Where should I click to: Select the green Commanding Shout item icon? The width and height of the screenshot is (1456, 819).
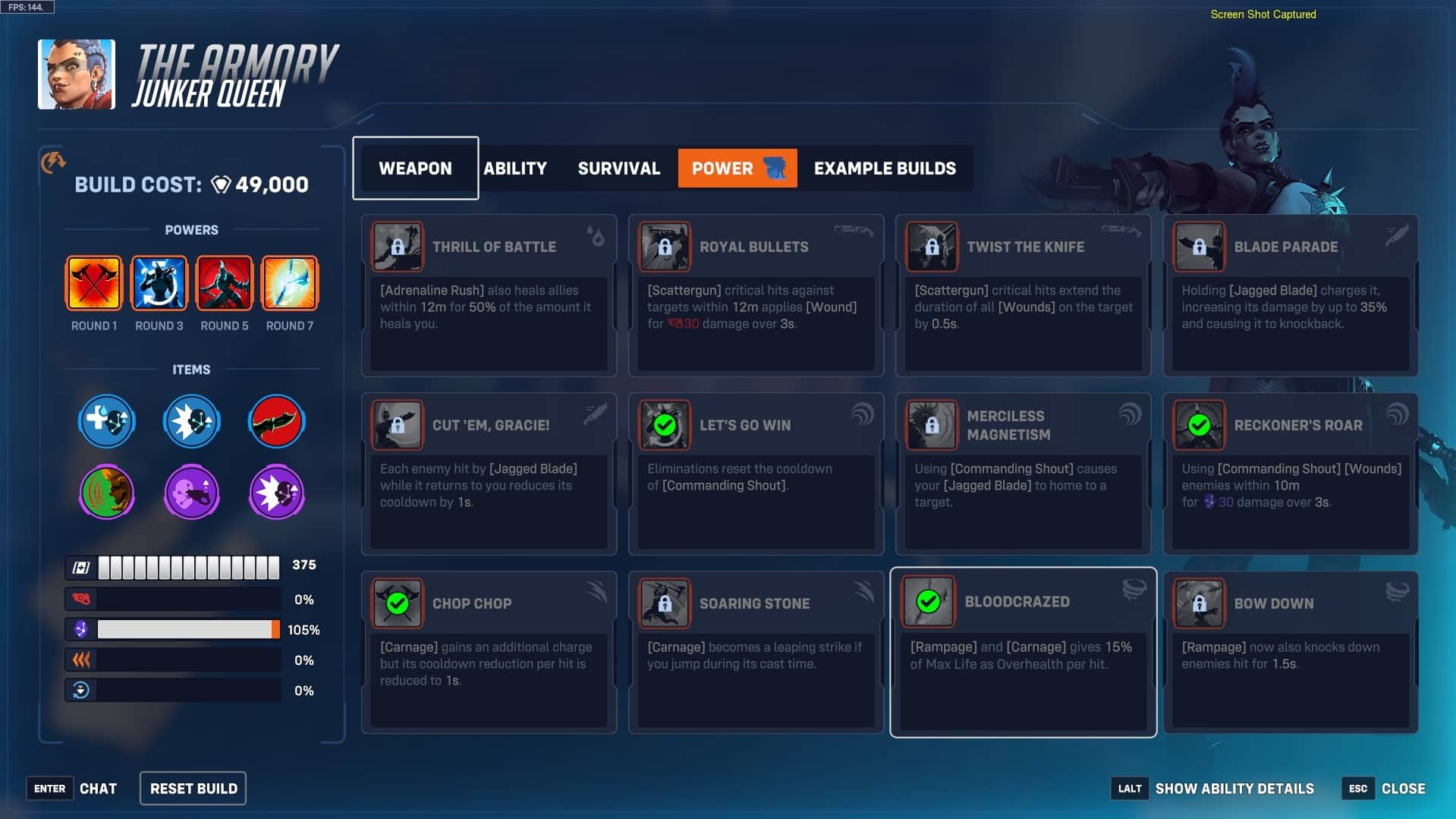[106, 492]
